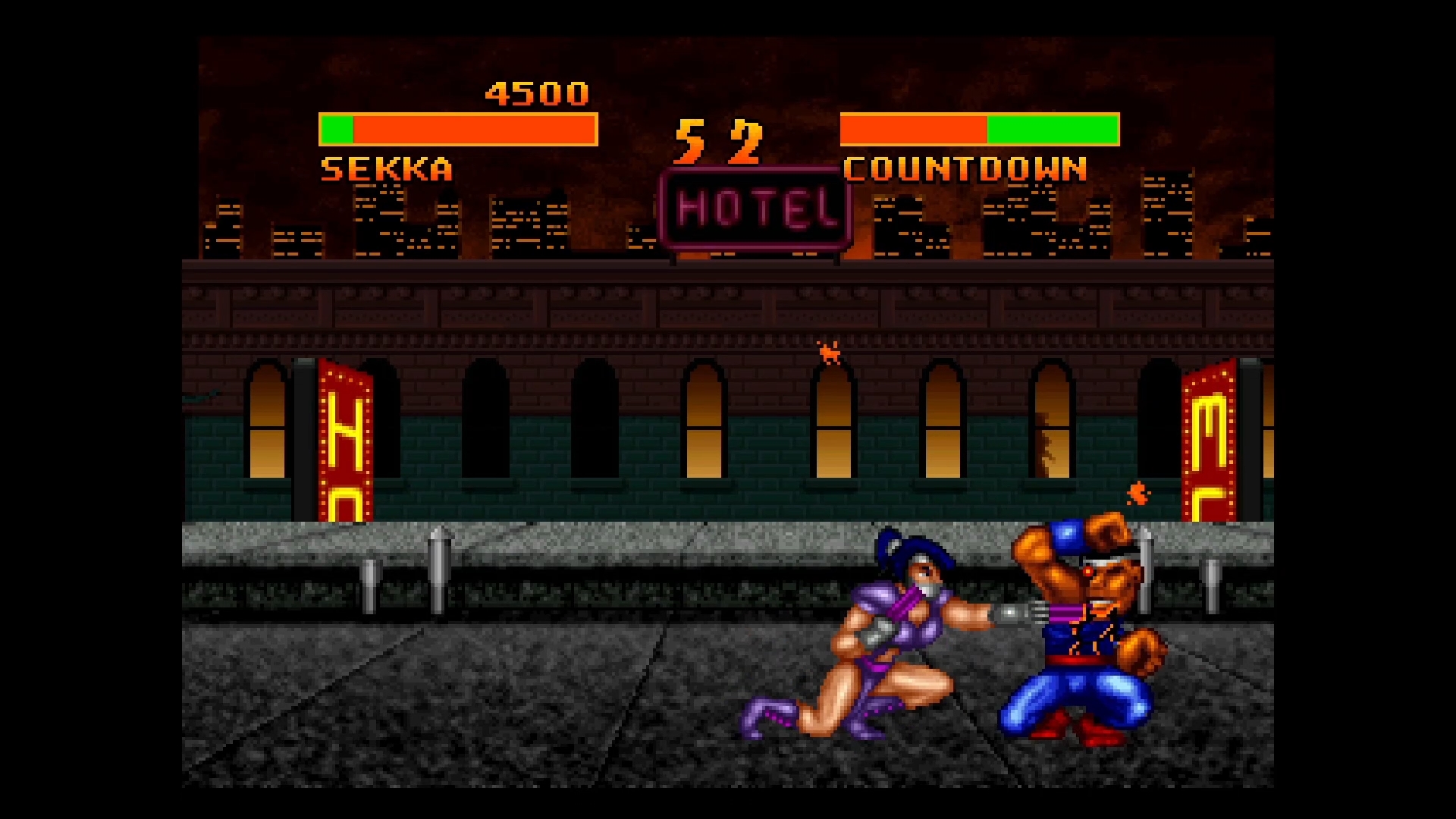Click the green portion of Sekka's life gauge

click(336, 130)
